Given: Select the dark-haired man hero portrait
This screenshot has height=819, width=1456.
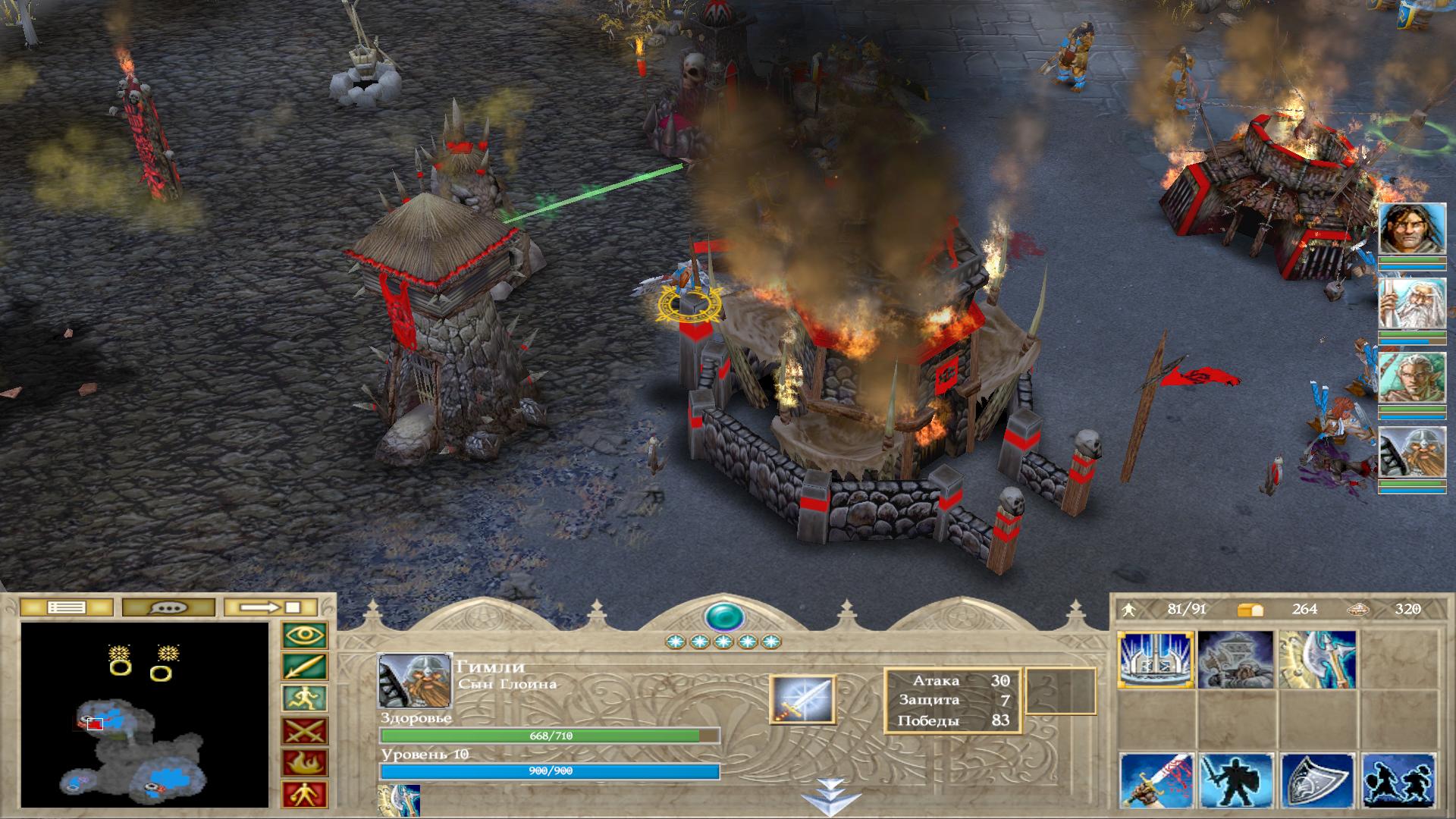Looking at the screenshot, I should coord(1411,230).
